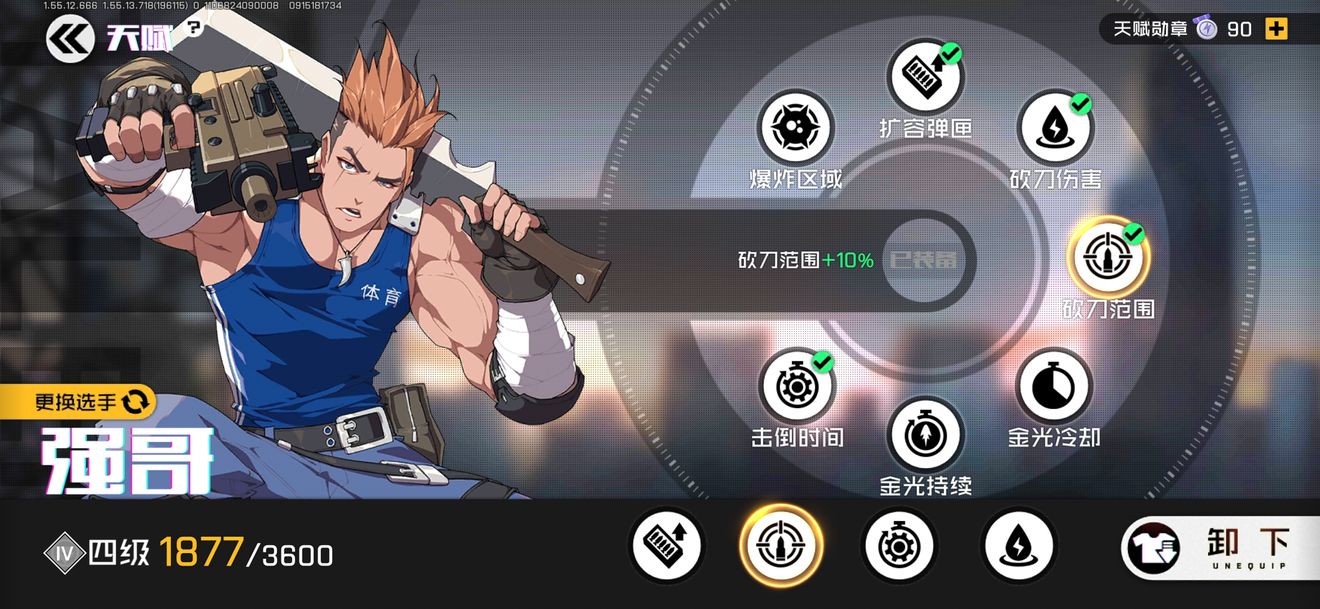Click the highlighted 砍刀范围 talent node

click(1108, 256)
